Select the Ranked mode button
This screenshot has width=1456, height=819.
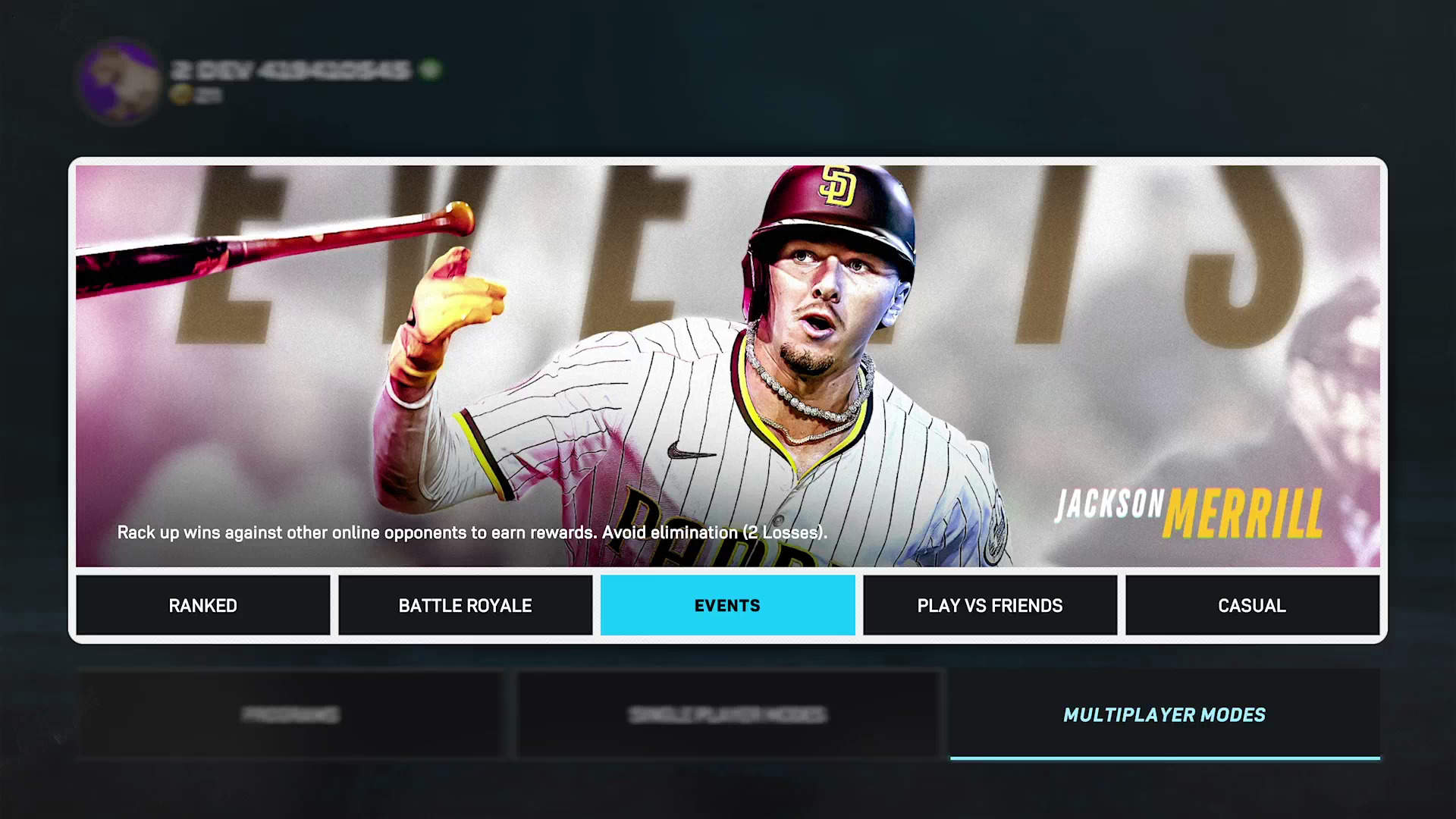click(202, 605)
